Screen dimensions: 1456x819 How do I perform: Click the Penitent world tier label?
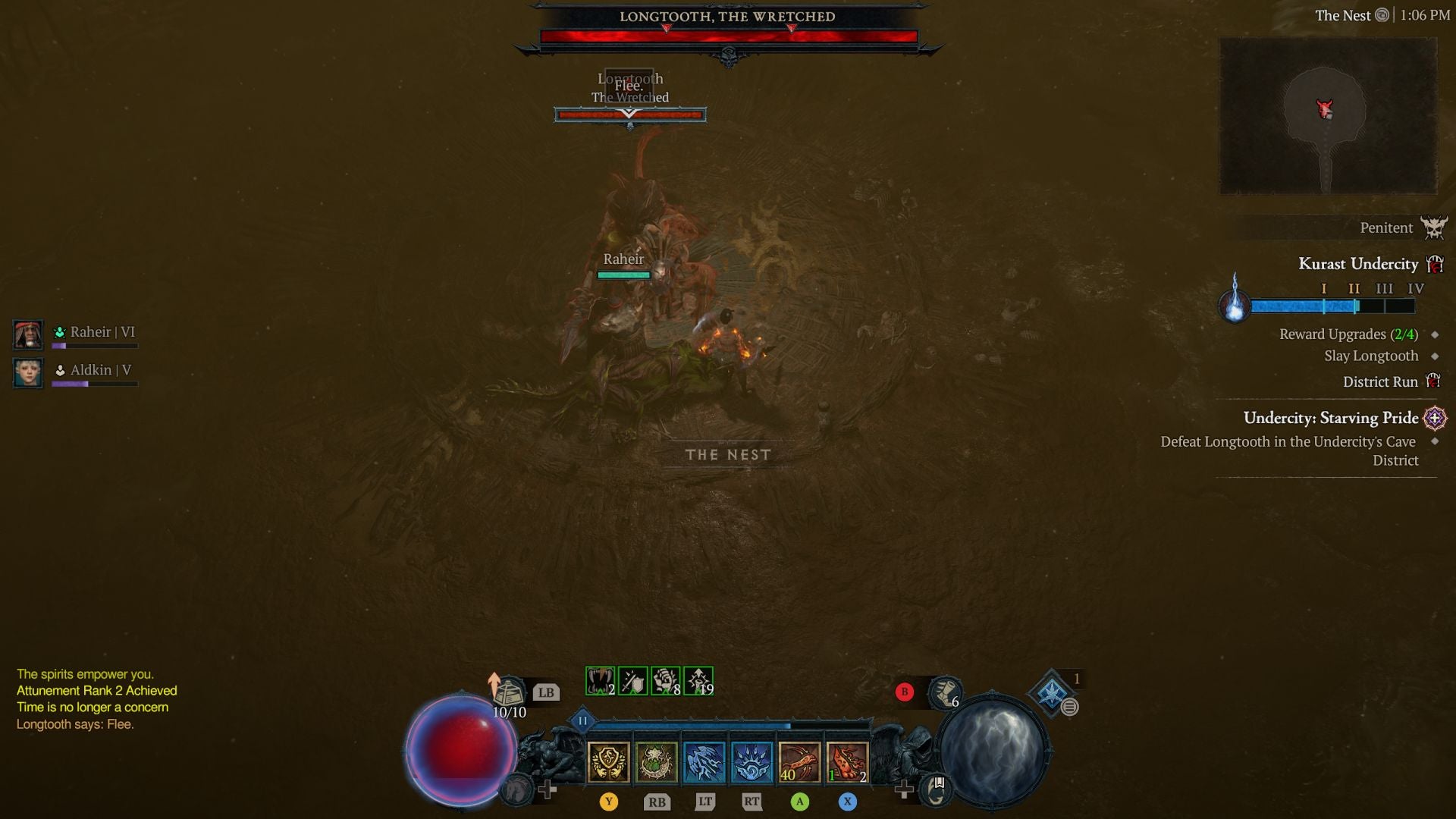coord(1386,227)
